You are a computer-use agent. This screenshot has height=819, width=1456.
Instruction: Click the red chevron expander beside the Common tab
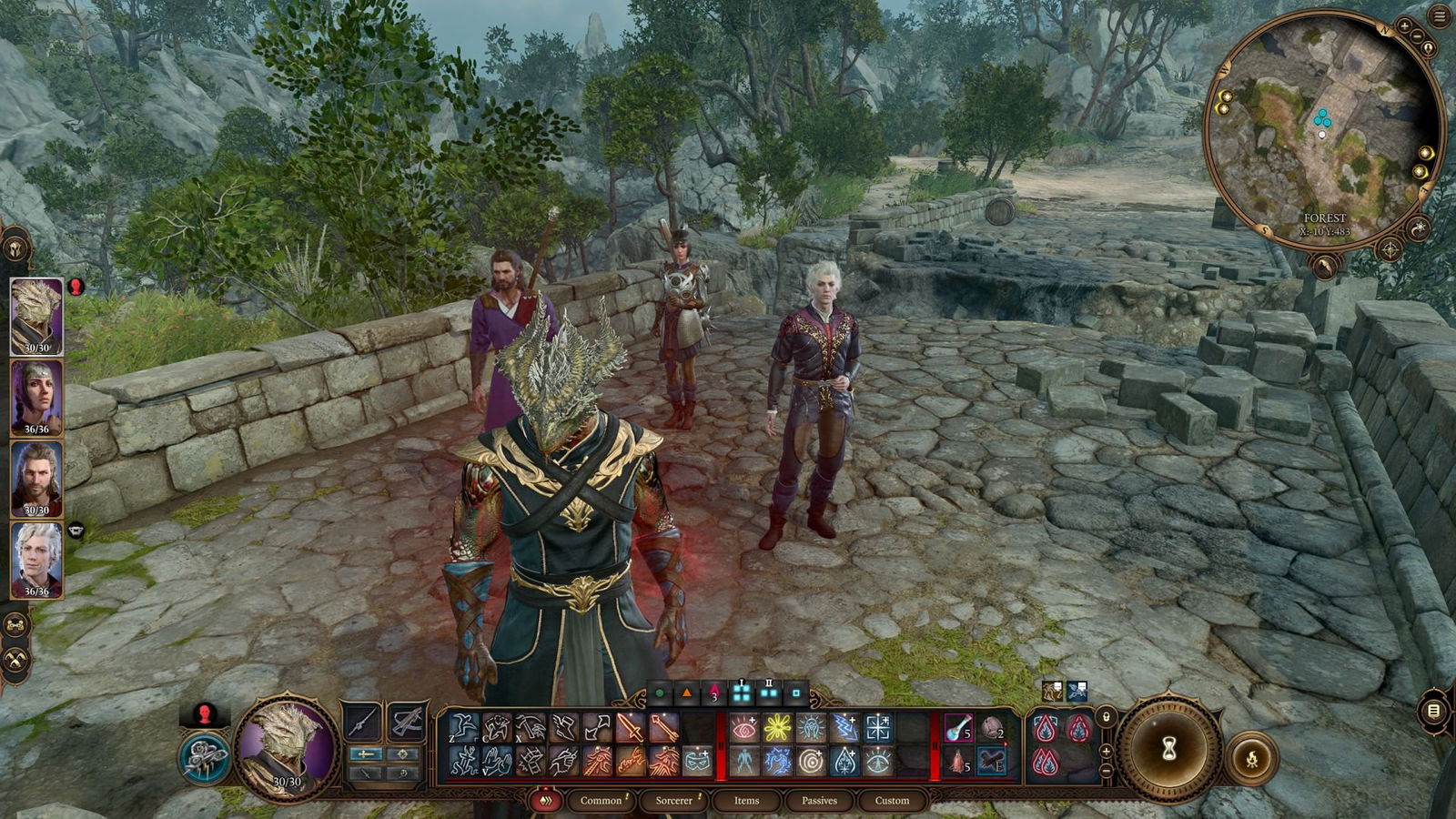(545, 800)
